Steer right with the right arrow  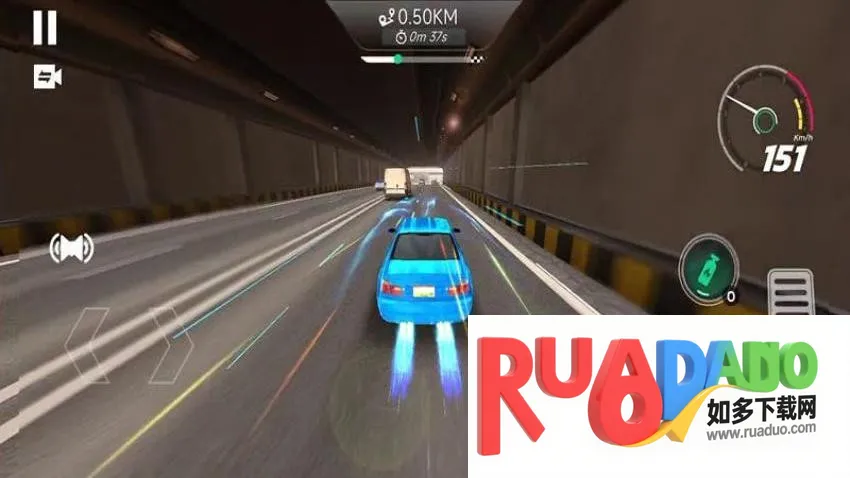(170, 345)
